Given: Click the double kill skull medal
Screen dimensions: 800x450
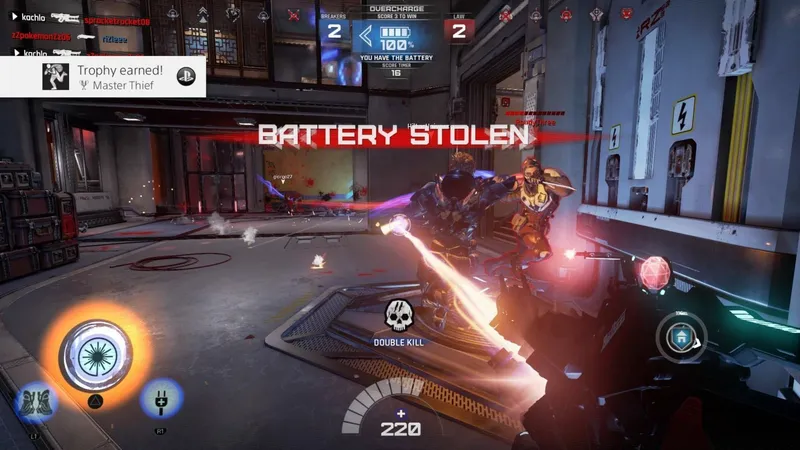Looking at the screenshot, I should coord(400,317).
